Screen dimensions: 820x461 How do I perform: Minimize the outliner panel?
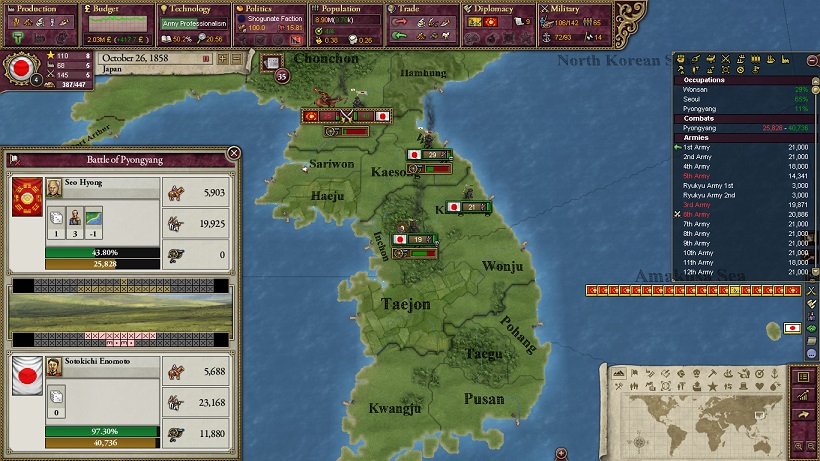click(x=812, y=61)
